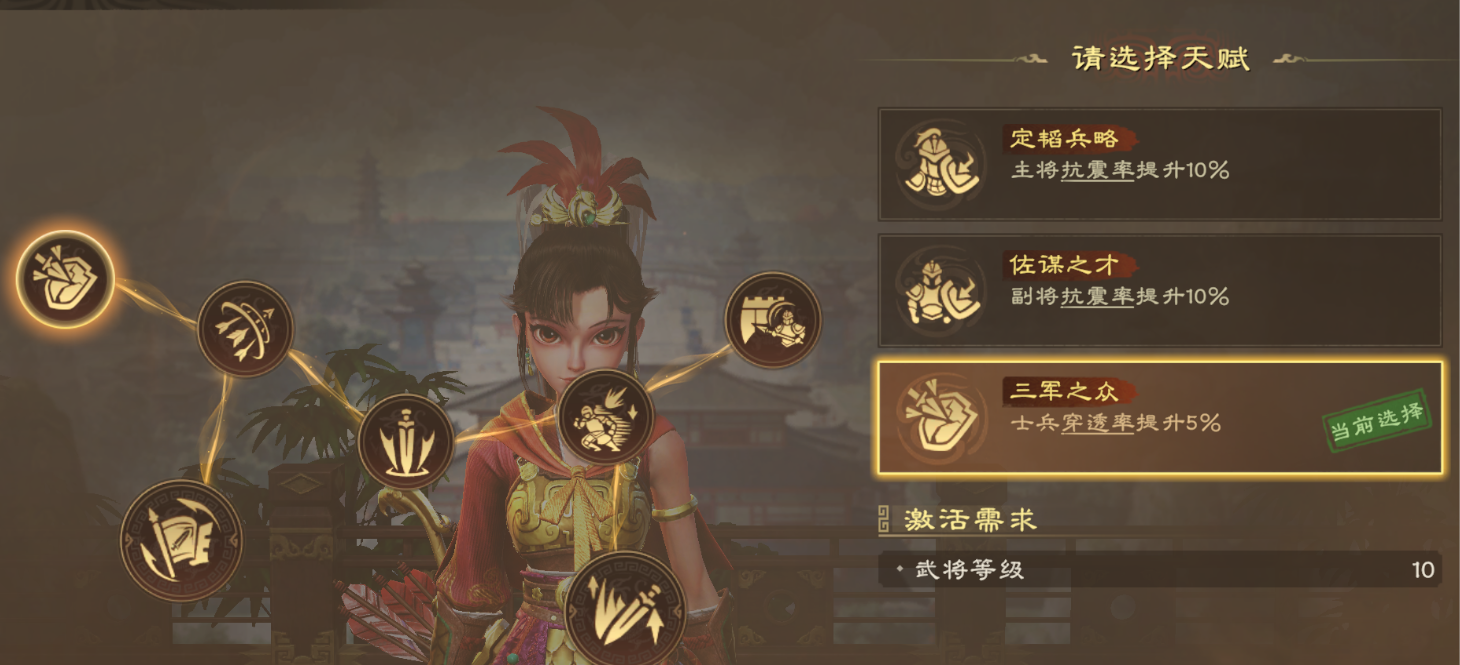The width and height of the screenshot is (1460, 665).
Task: Select the downward sword talent node
Action: [x=406, y=442]
